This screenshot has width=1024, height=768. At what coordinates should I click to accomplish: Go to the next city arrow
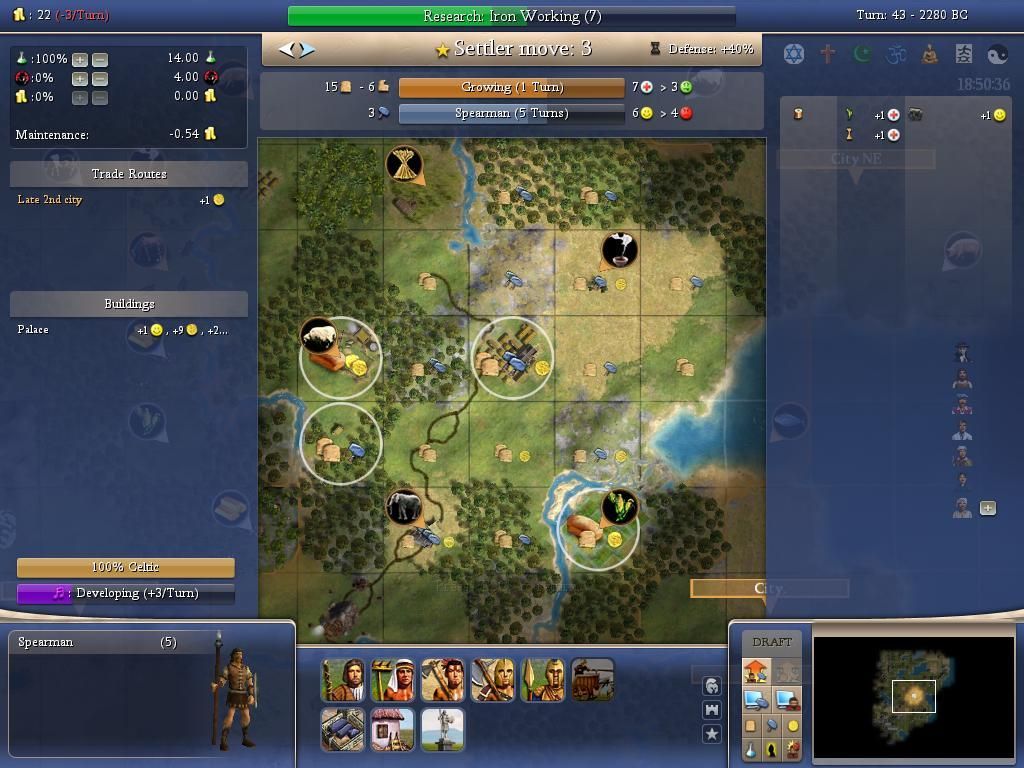coord(307,49)
